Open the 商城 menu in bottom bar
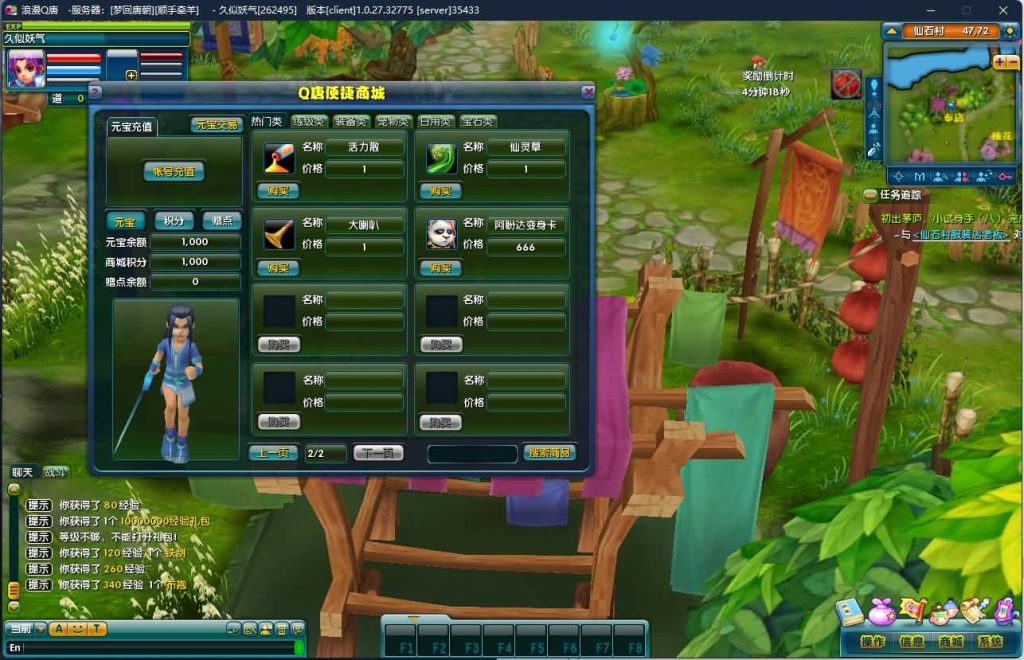Screen dimensions: 1024x660 tap(950, 641)
